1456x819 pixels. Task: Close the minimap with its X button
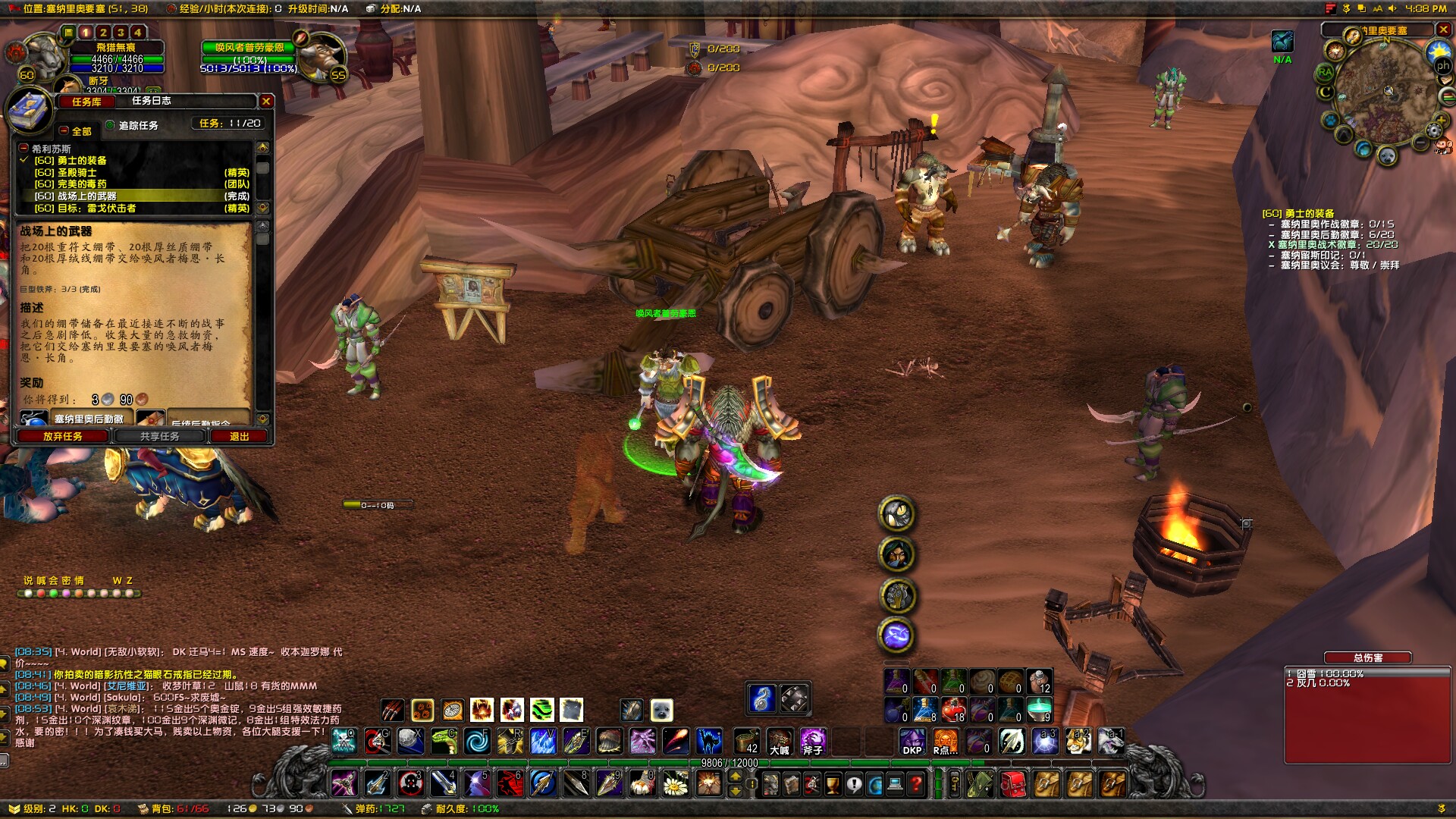[x=1443, y=30]
